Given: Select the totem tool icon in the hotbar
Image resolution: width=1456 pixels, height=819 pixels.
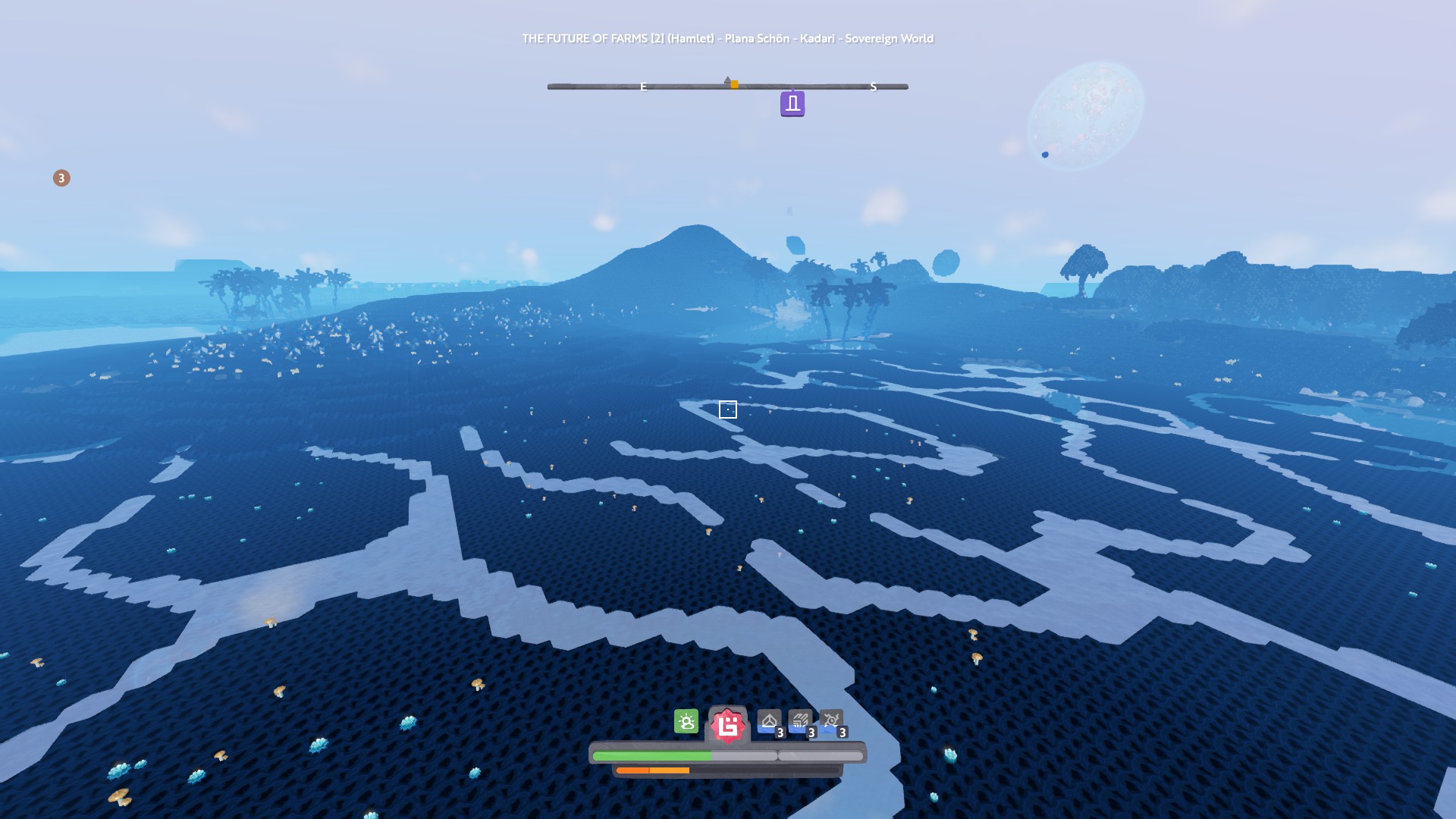Looking at the screenshot, I should click(x=768, y=720).
